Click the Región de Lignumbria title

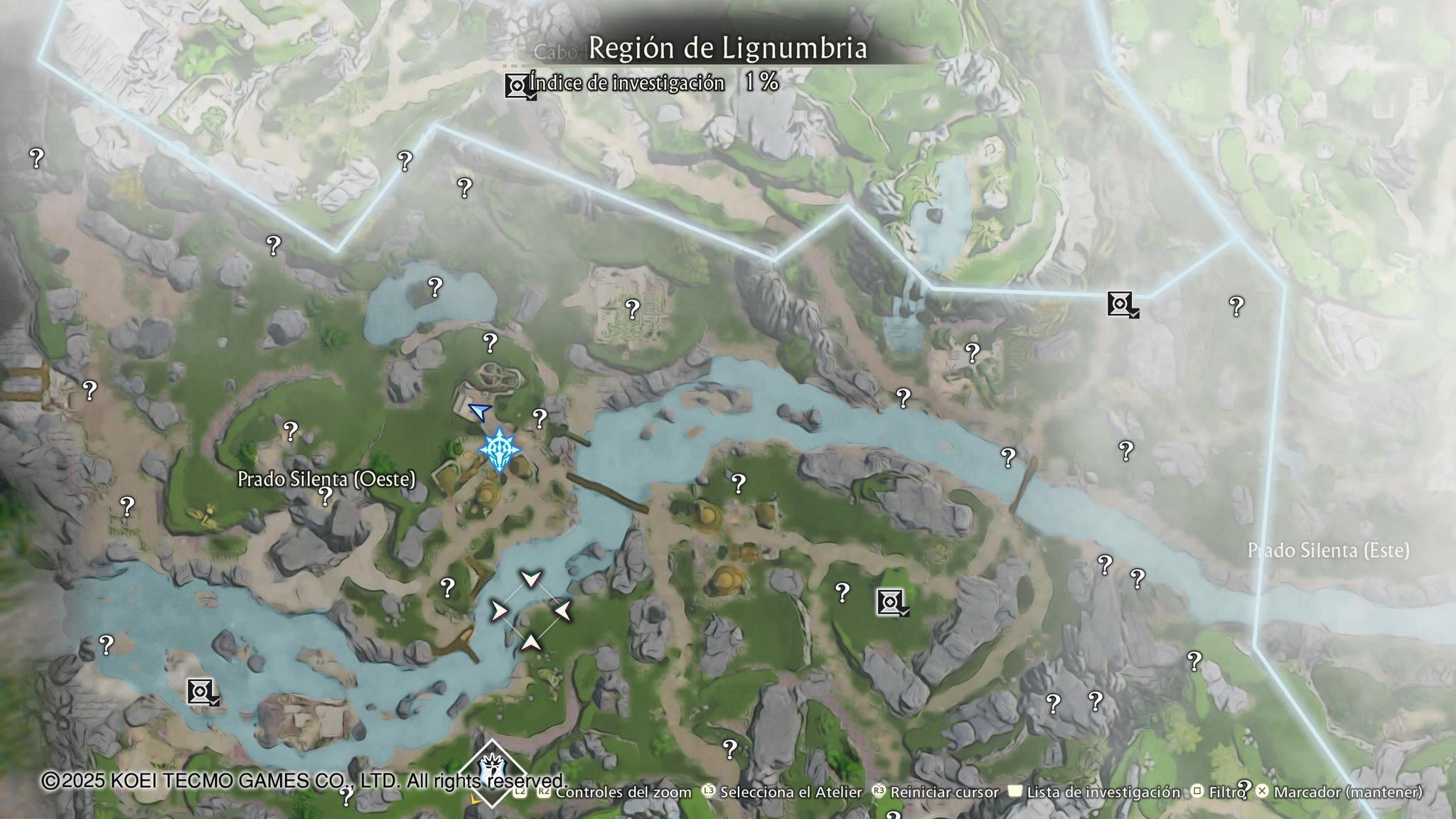click(x=728, y=48)
